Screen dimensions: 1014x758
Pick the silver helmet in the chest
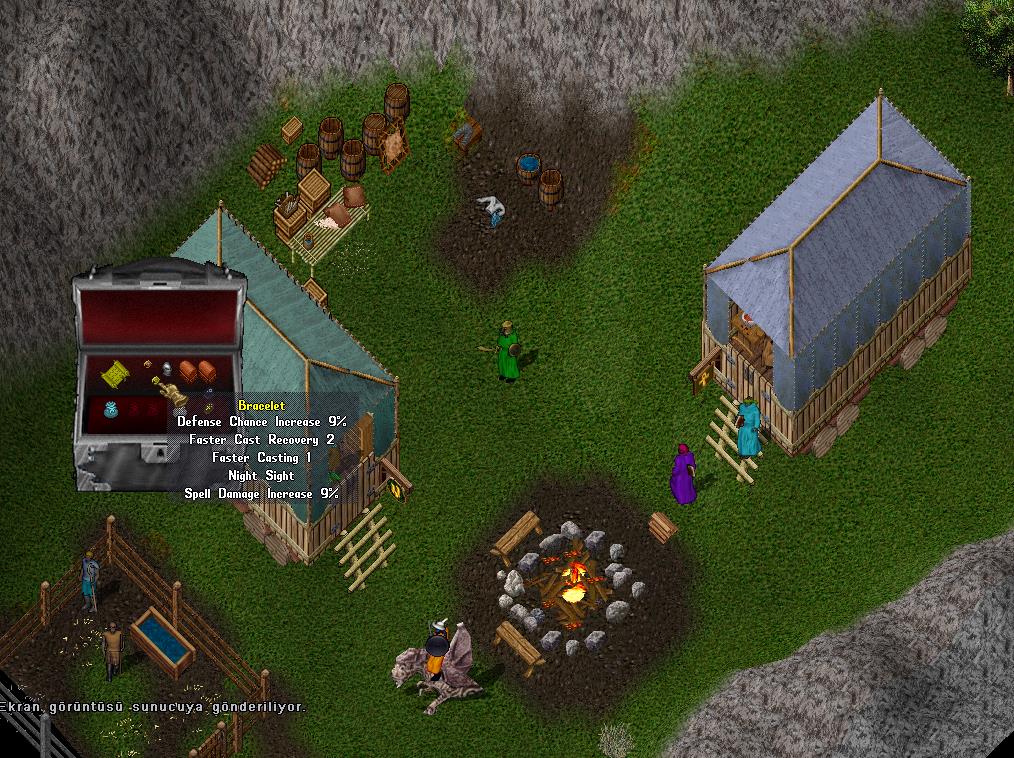(x=169, y=369)
